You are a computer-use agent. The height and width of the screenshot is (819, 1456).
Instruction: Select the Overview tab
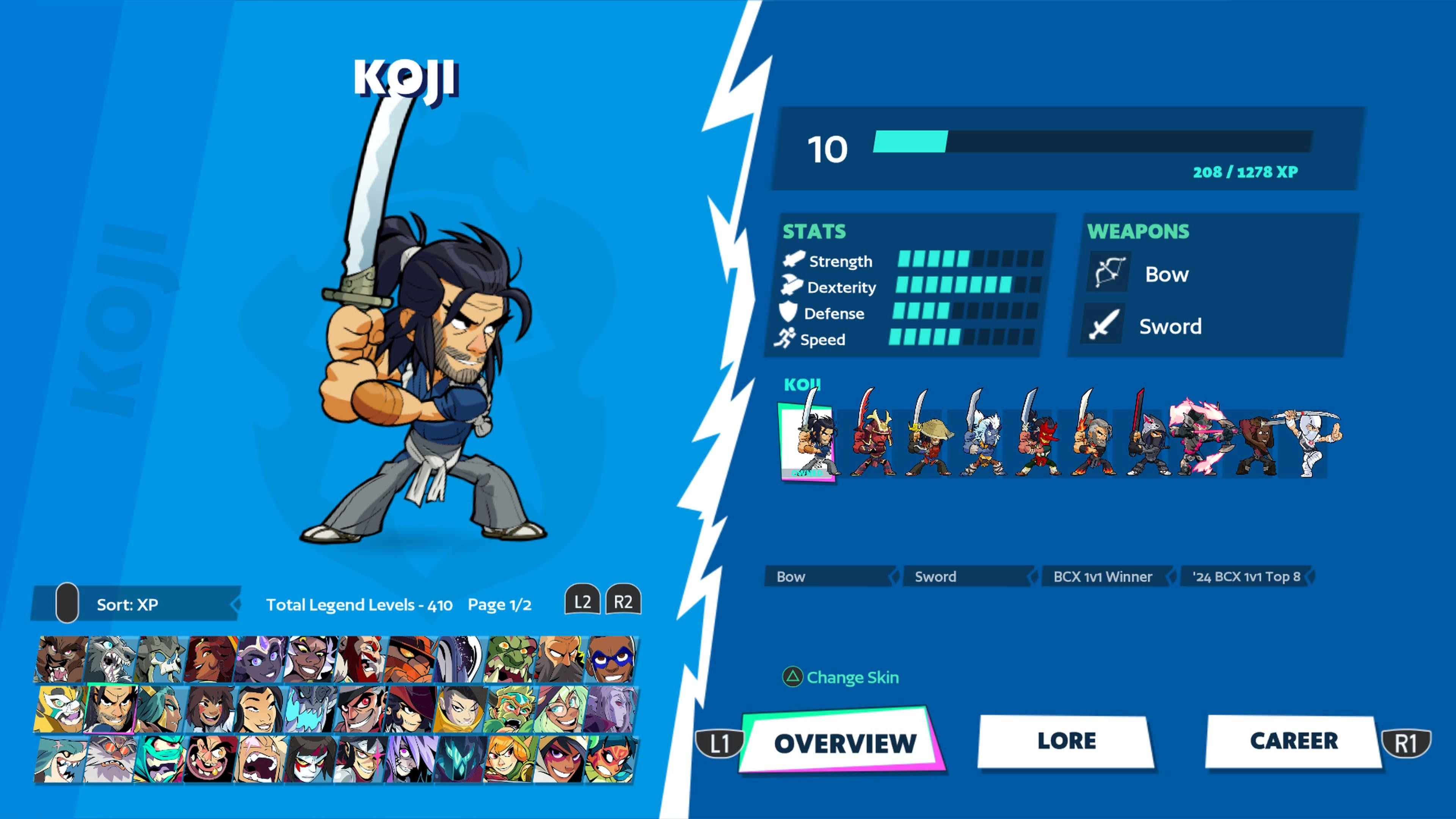(844, 743)
